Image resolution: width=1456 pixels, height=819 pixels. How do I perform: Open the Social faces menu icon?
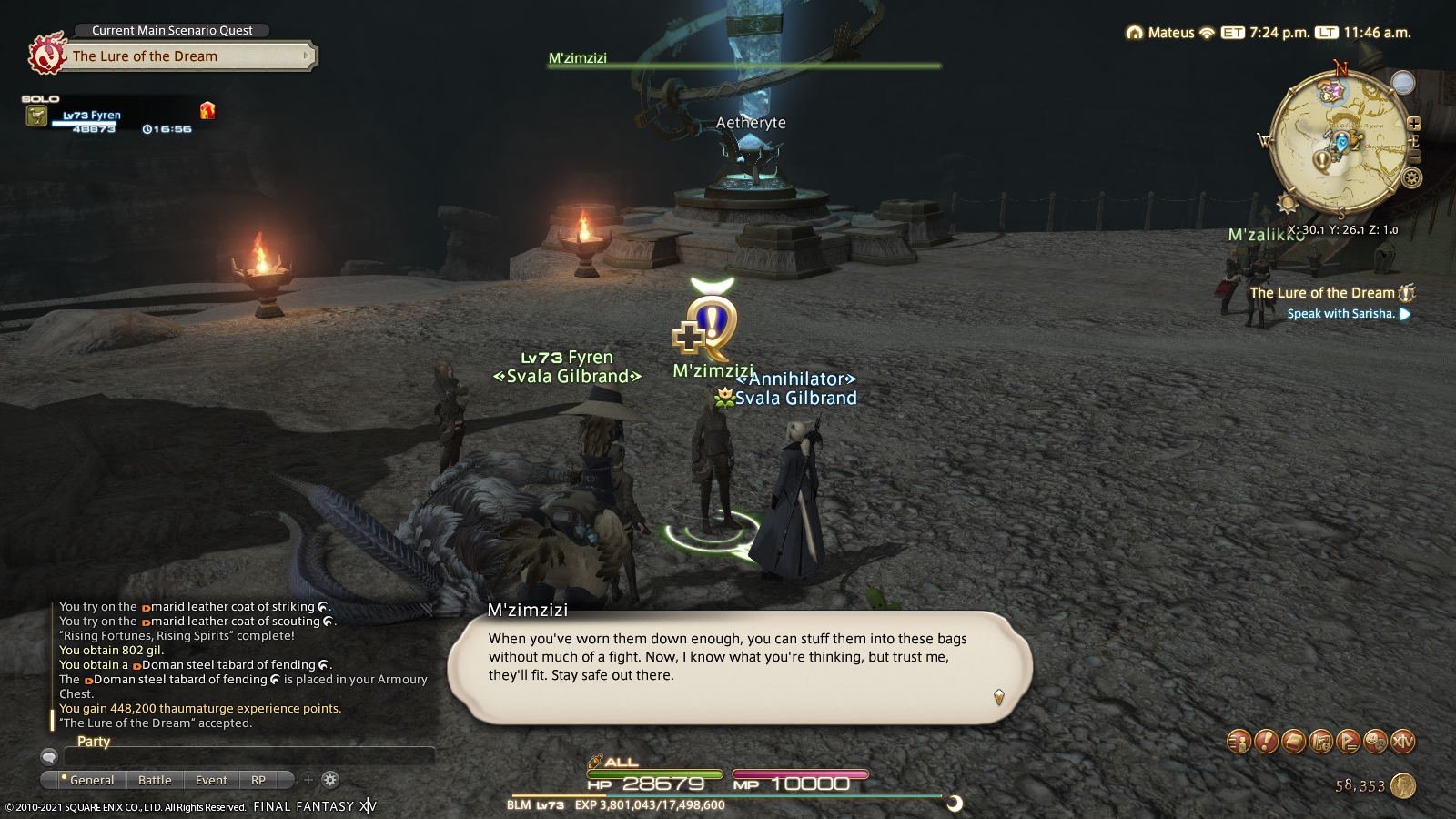coord(1375,743)
